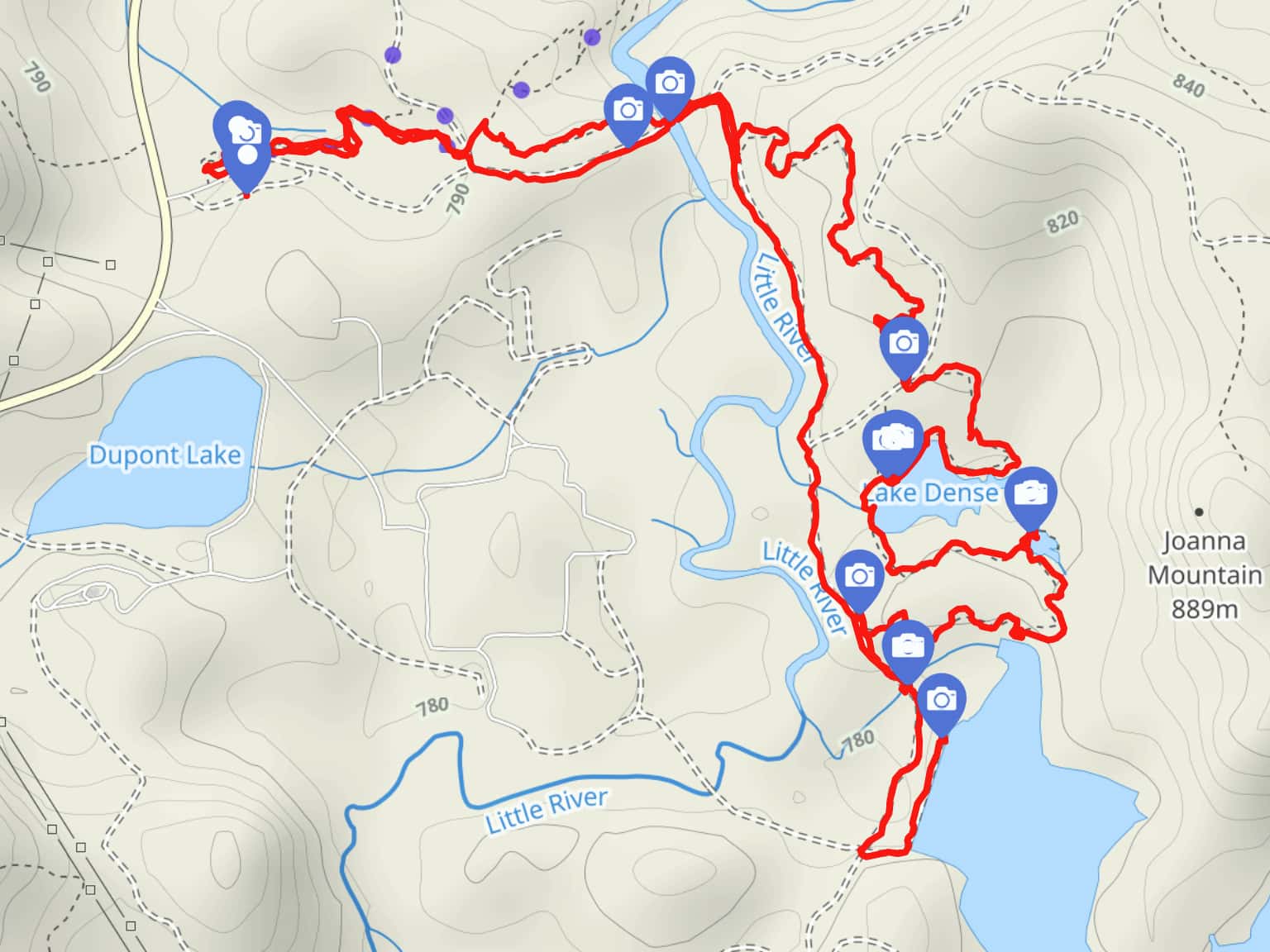
Task: Open the photo marker on the large lake's shoreline
Action: coord(941,700)
